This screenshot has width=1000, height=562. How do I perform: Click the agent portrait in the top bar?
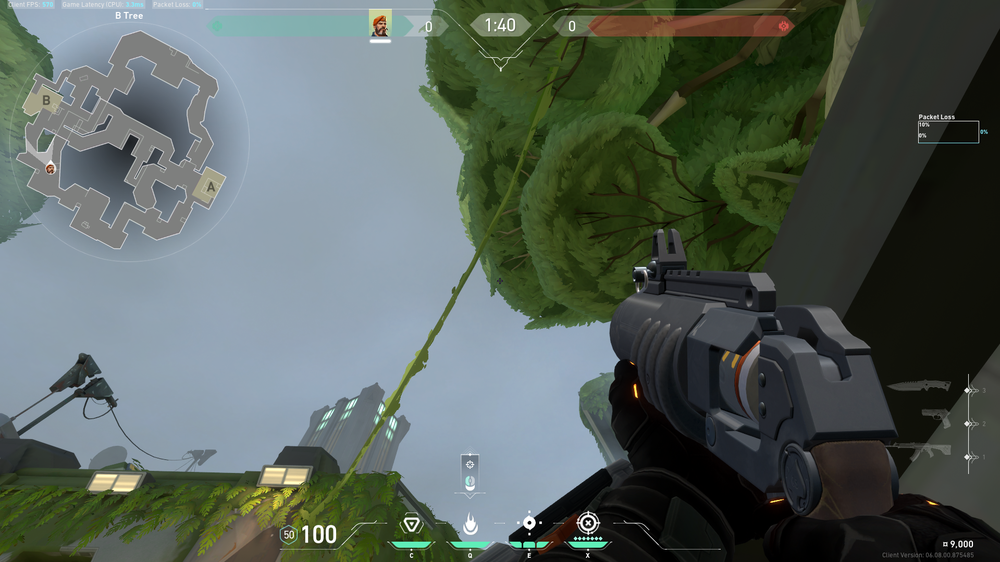click(x=380, y=25)
